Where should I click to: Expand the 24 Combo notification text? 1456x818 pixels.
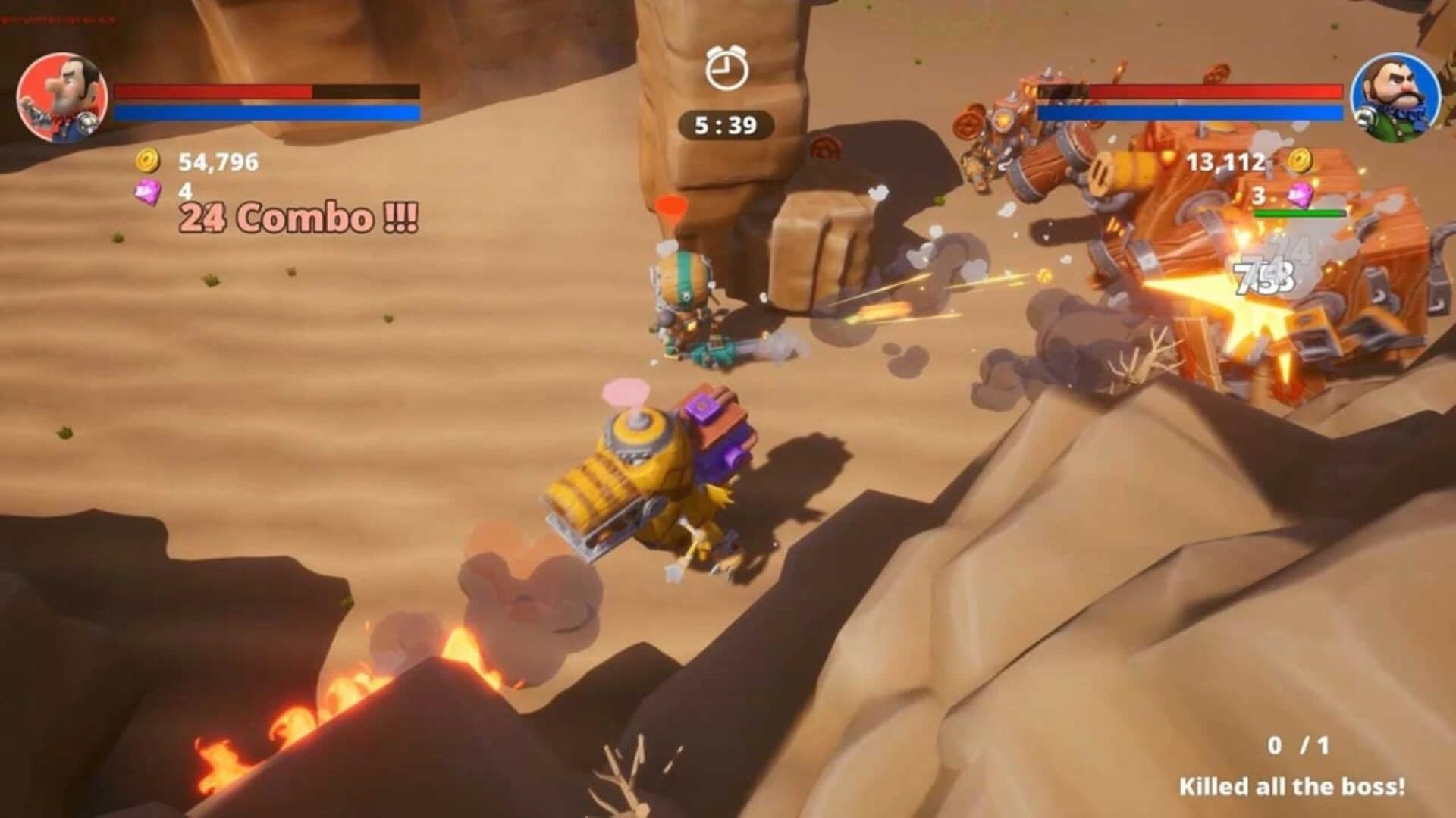[297, 218]
